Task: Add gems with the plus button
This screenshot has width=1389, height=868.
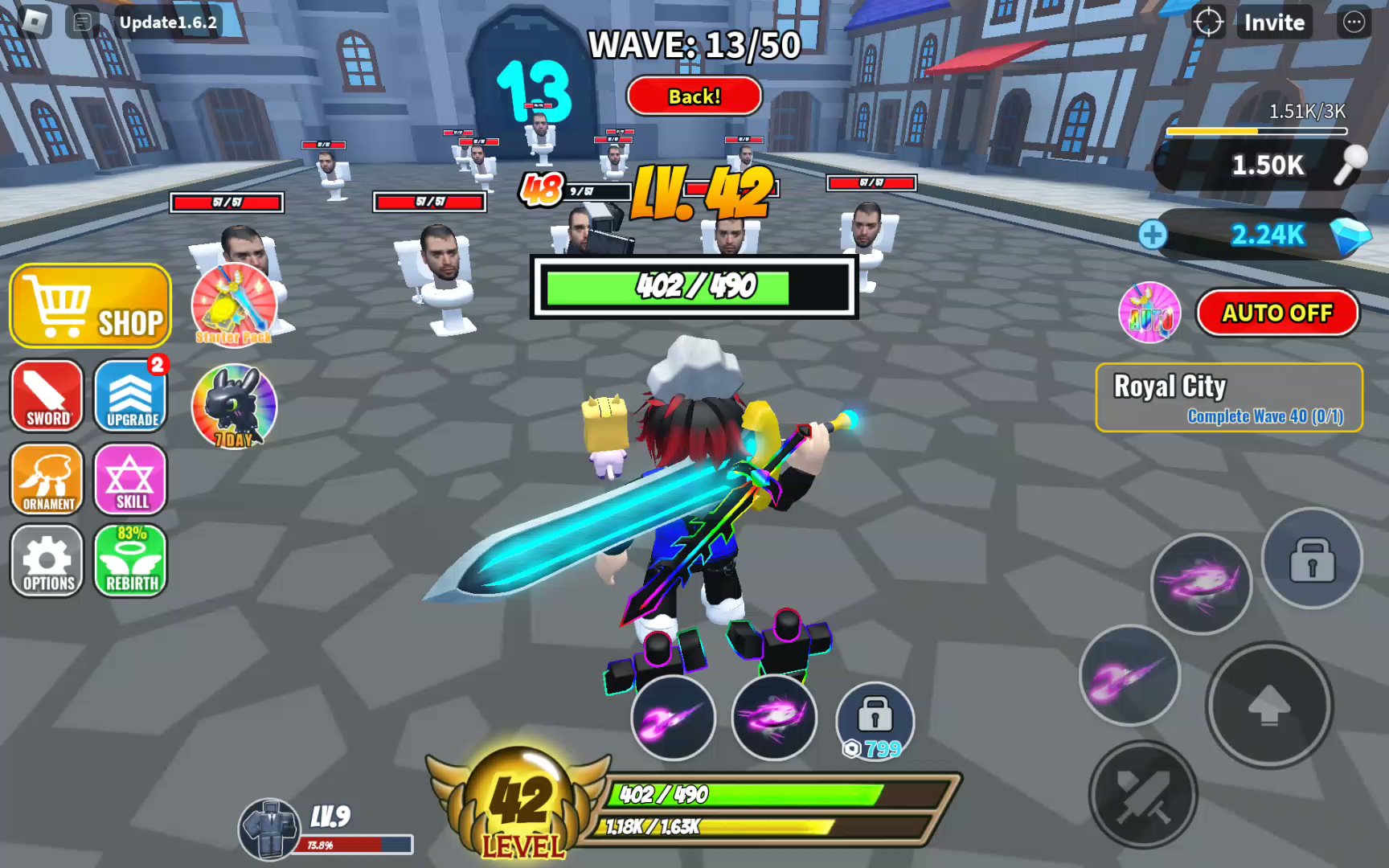Action: point(1153,235)
